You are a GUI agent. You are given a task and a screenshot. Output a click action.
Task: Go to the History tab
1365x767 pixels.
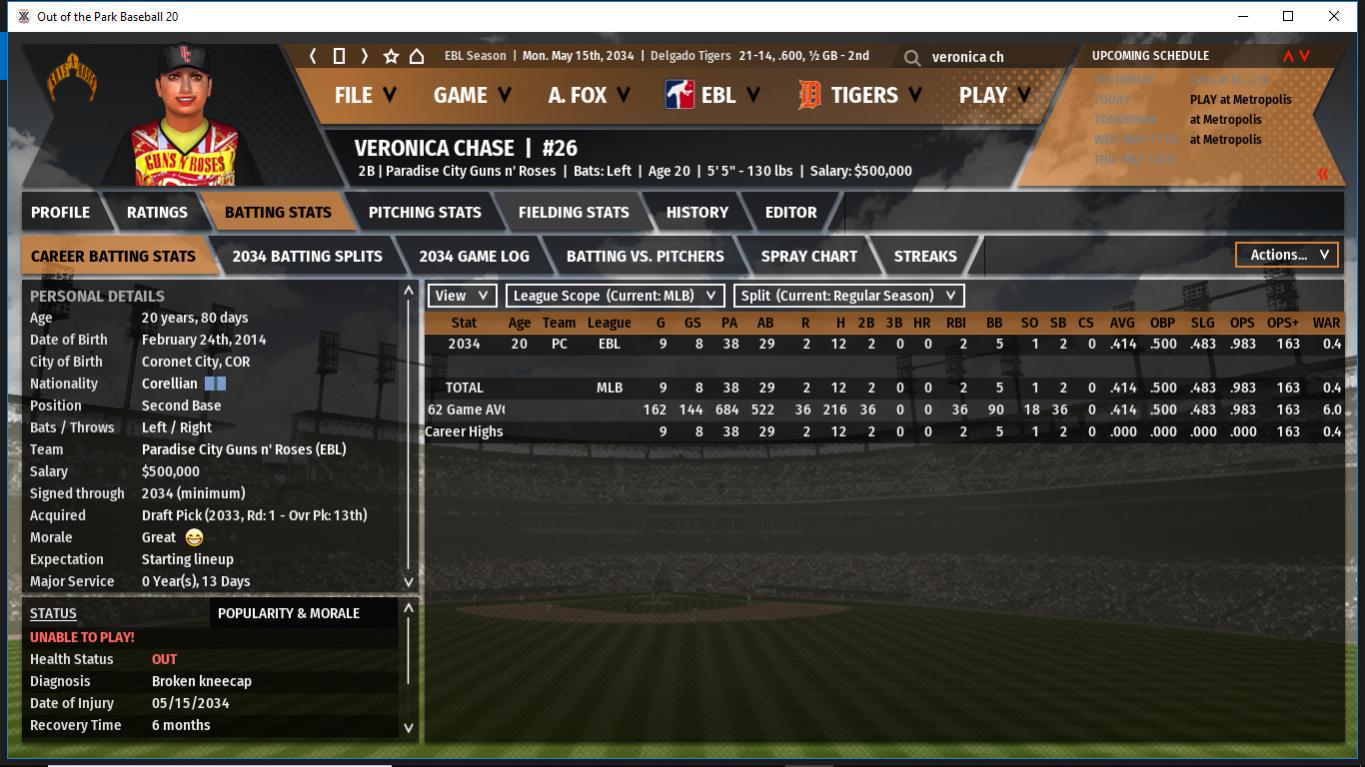697,212
